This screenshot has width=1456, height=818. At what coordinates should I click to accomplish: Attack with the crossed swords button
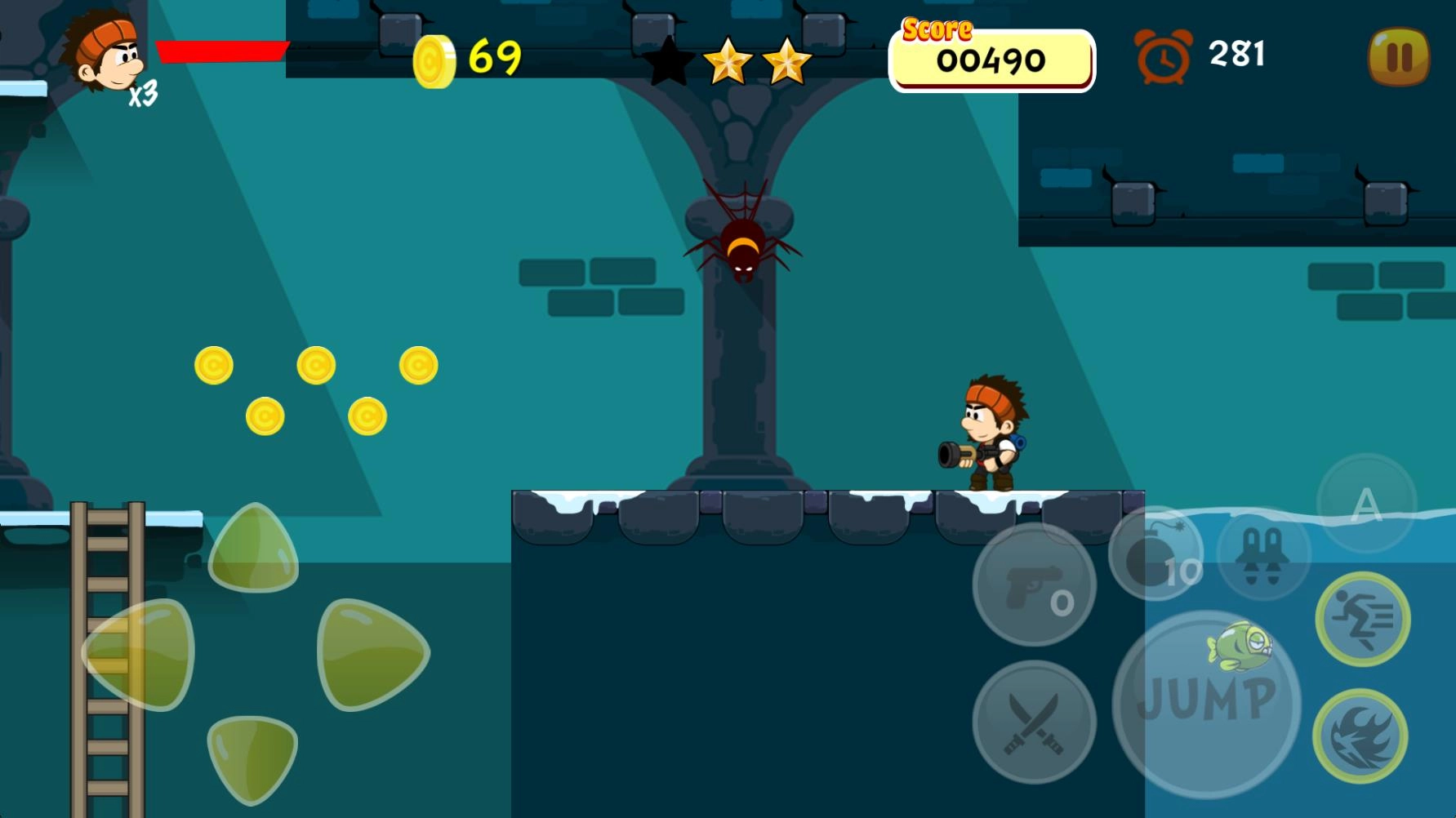coord(1034,722)
